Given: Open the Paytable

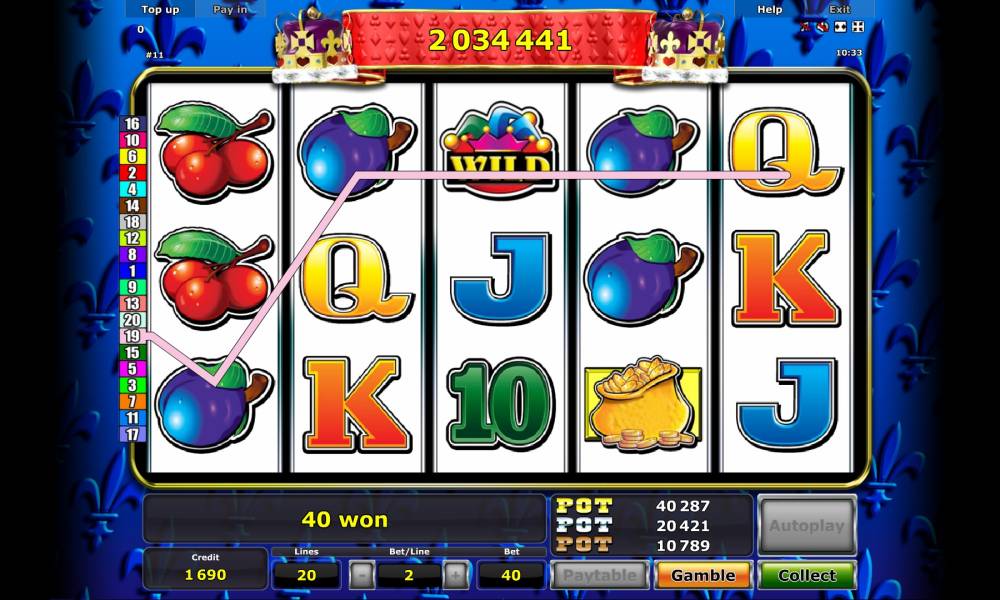Looking at the screenshot, I should 600,575.
